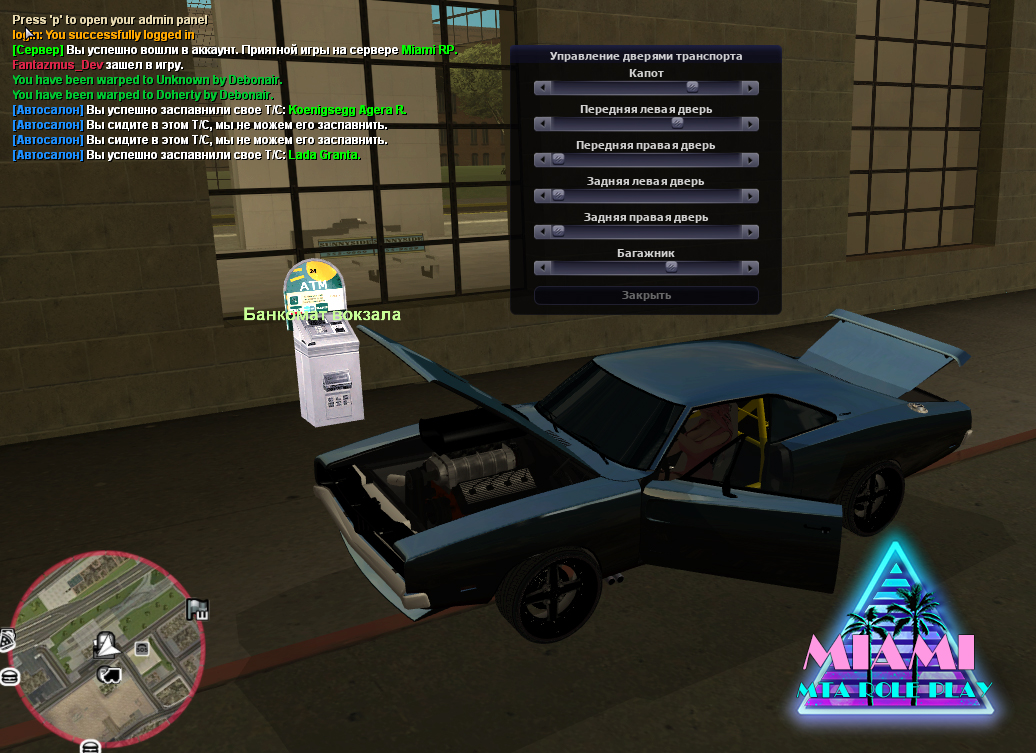Click left arrow of Передняя левая дверь slider
Viewport: 1036px width, 753px height.
pyautogui.click(x=541, y=124)
